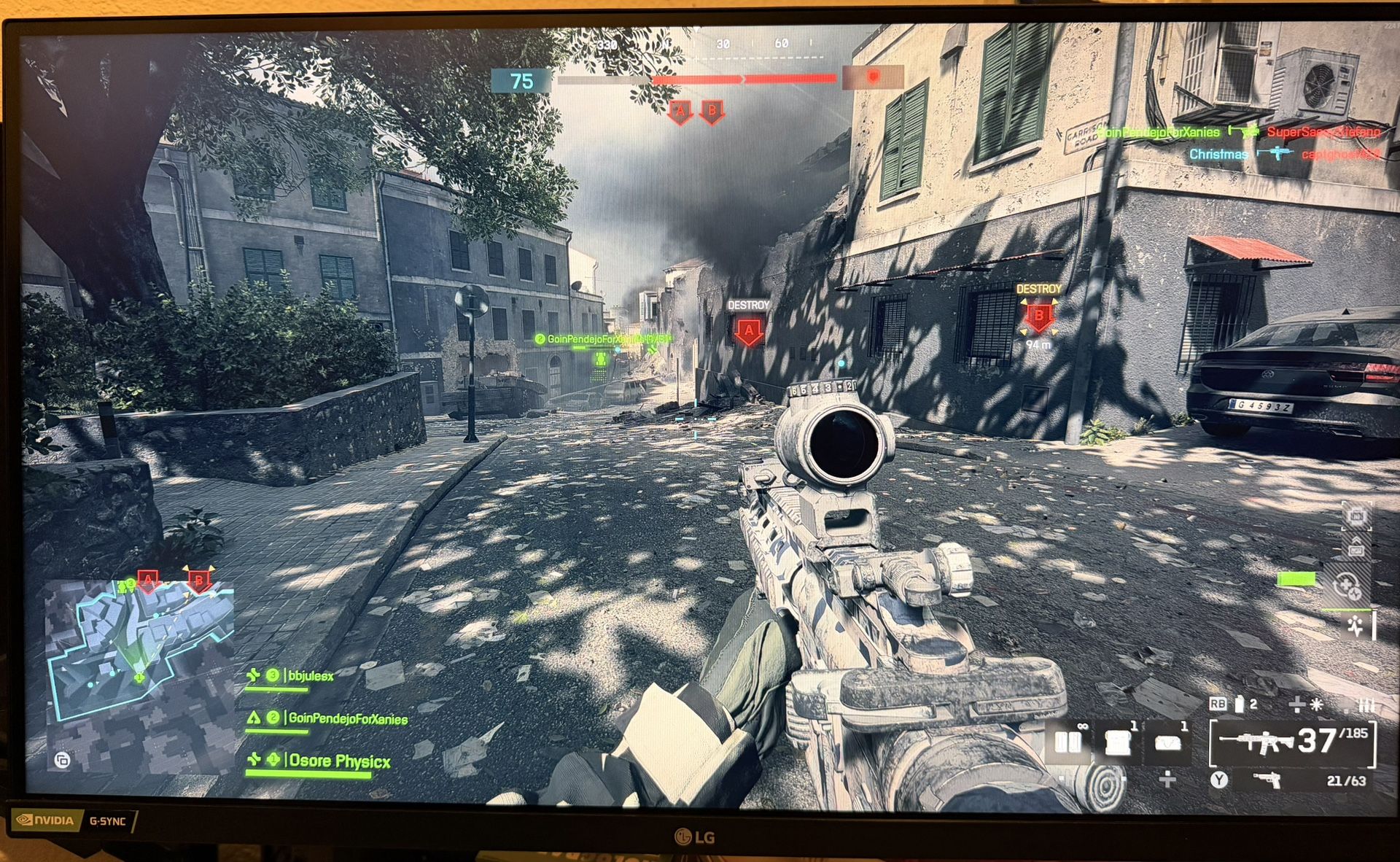The height and width of the screenshot is (862, 1400).
Task: Toggle the laser attachment indicator above the ammo counter
Action: tap(1316, 704)
